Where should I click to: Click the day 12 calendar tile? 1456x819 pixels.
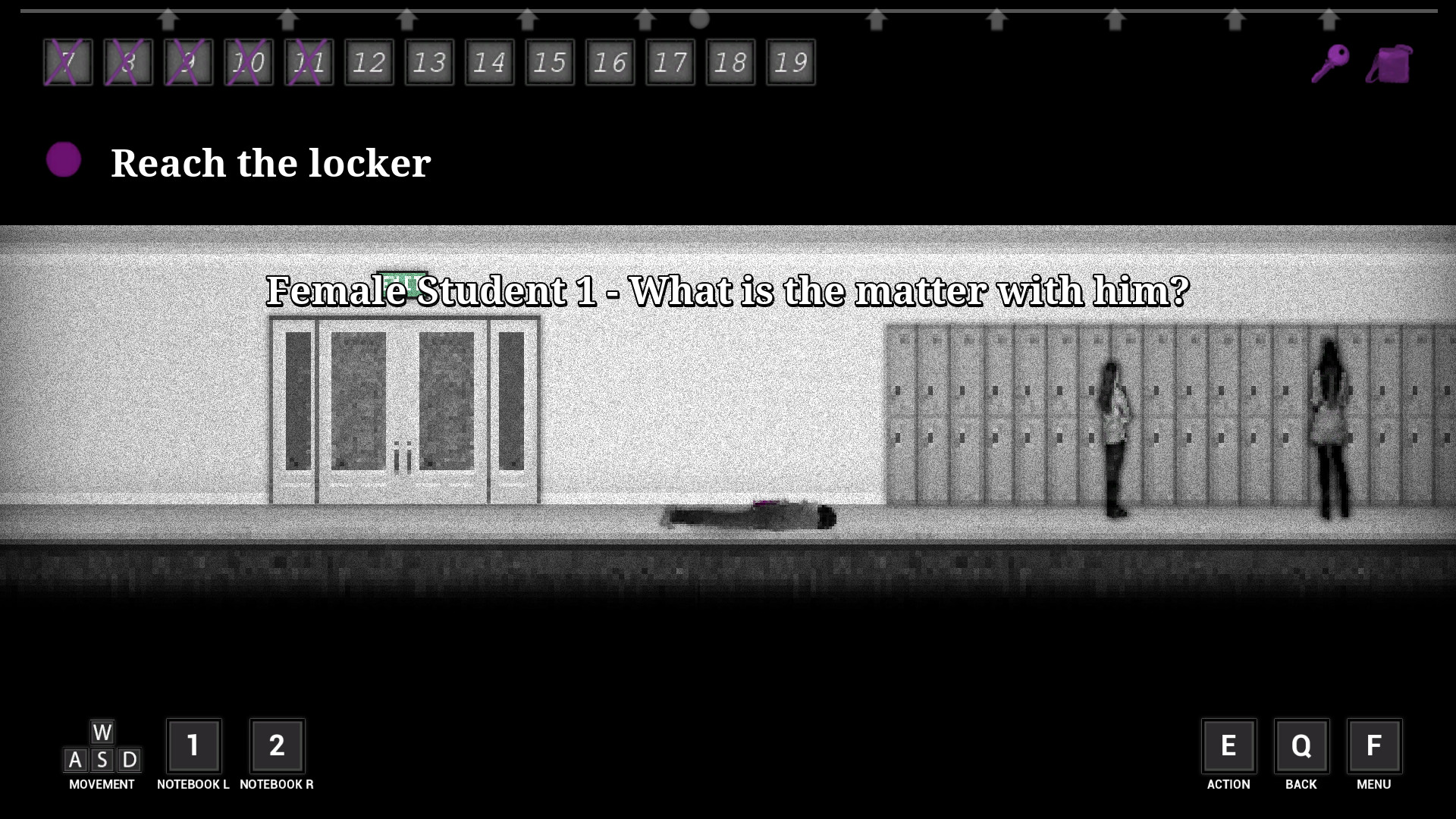pyautogui.click(x=369, y=62)
